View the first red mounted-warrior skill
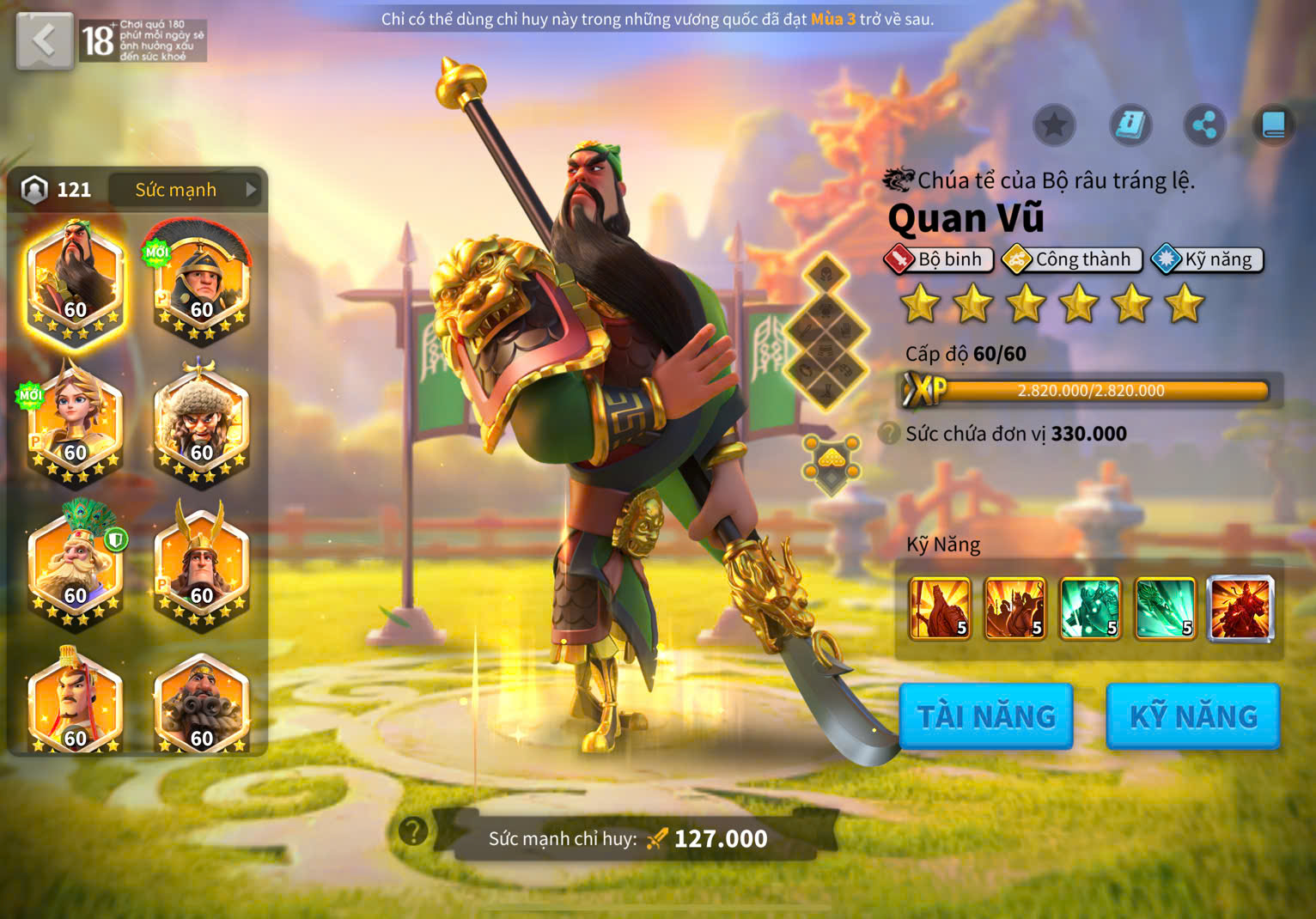 tap(940, 609)
